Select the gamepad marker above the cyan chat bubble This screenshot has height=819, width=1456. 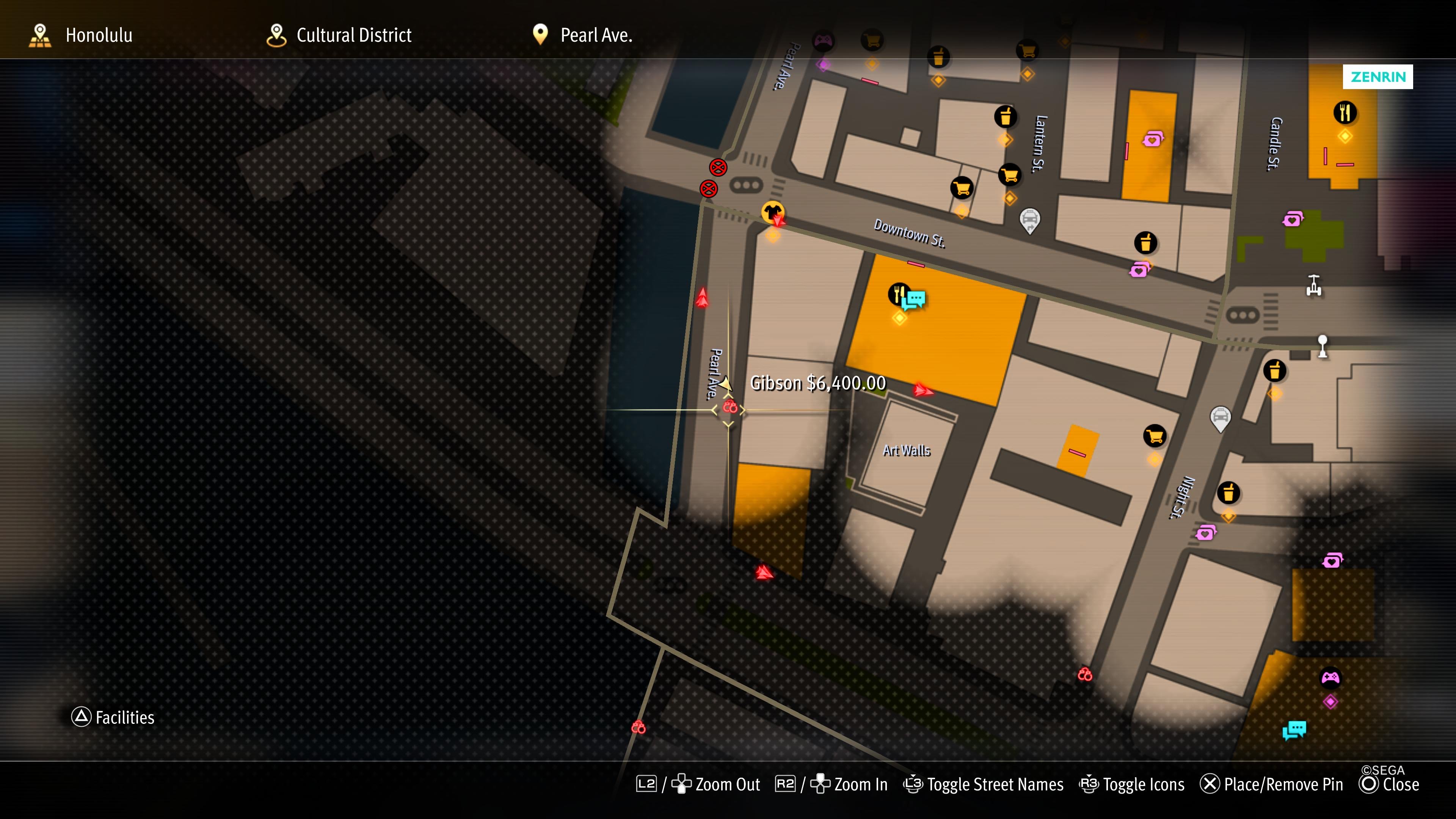click(x=1330, y=677)
